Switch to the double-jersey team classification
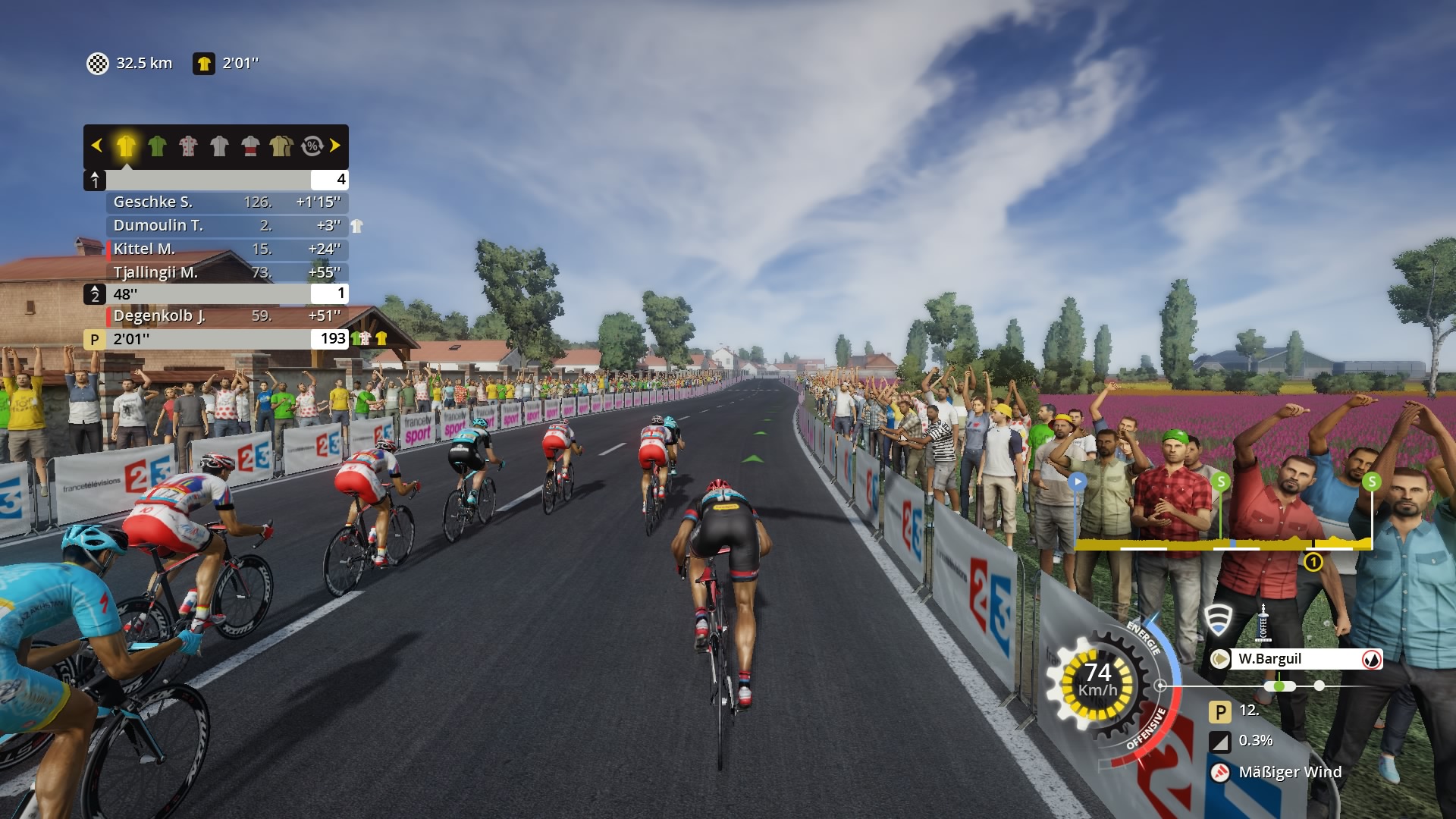The height and width of the screenshot is (819, 1456). pos(281,146)
